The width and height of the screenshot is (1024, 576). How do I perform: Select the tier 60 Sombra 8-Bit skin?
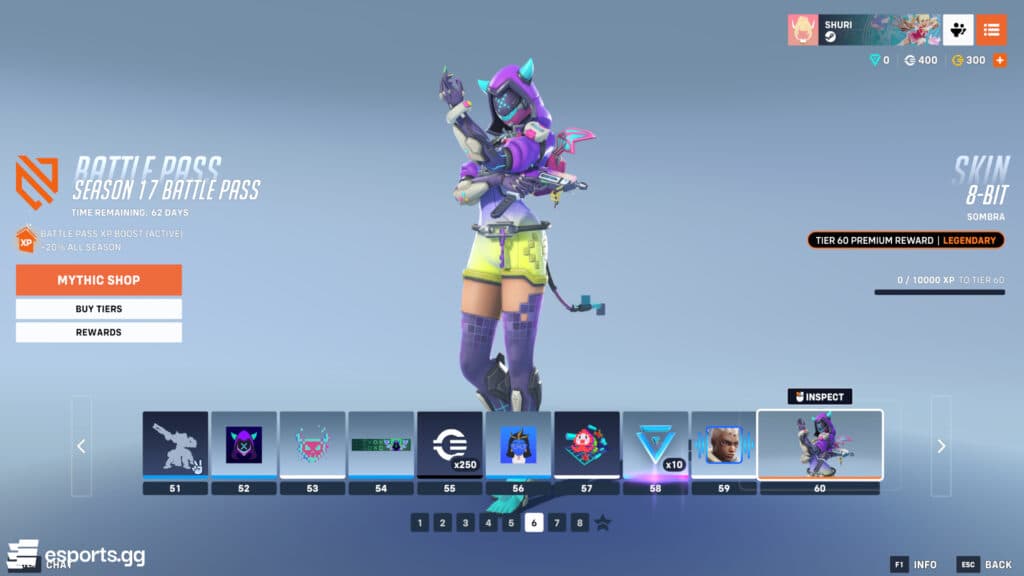(x=819, y=445)
